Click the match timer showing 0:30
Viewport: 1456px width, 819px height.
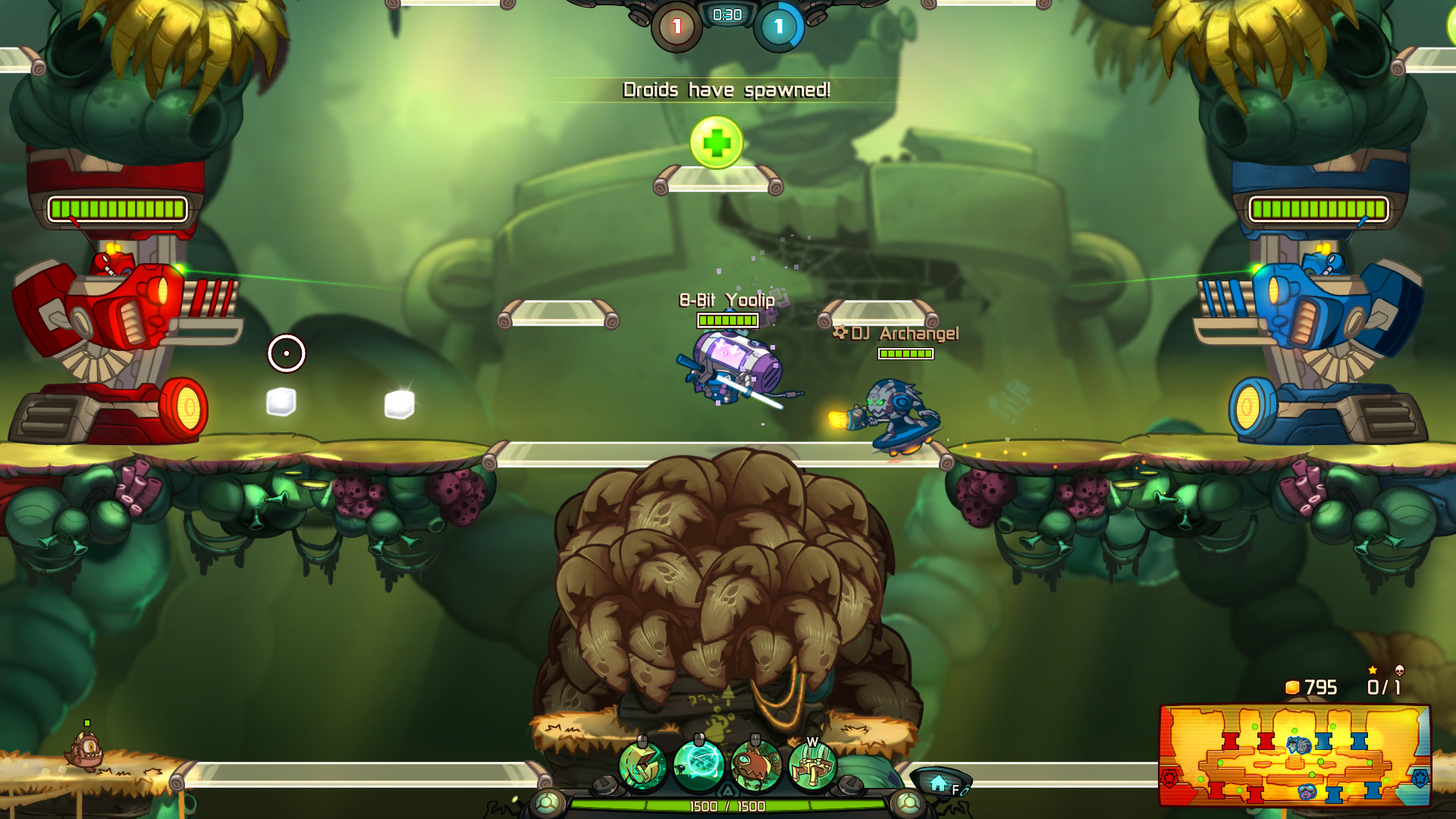(x=725, y=13)
